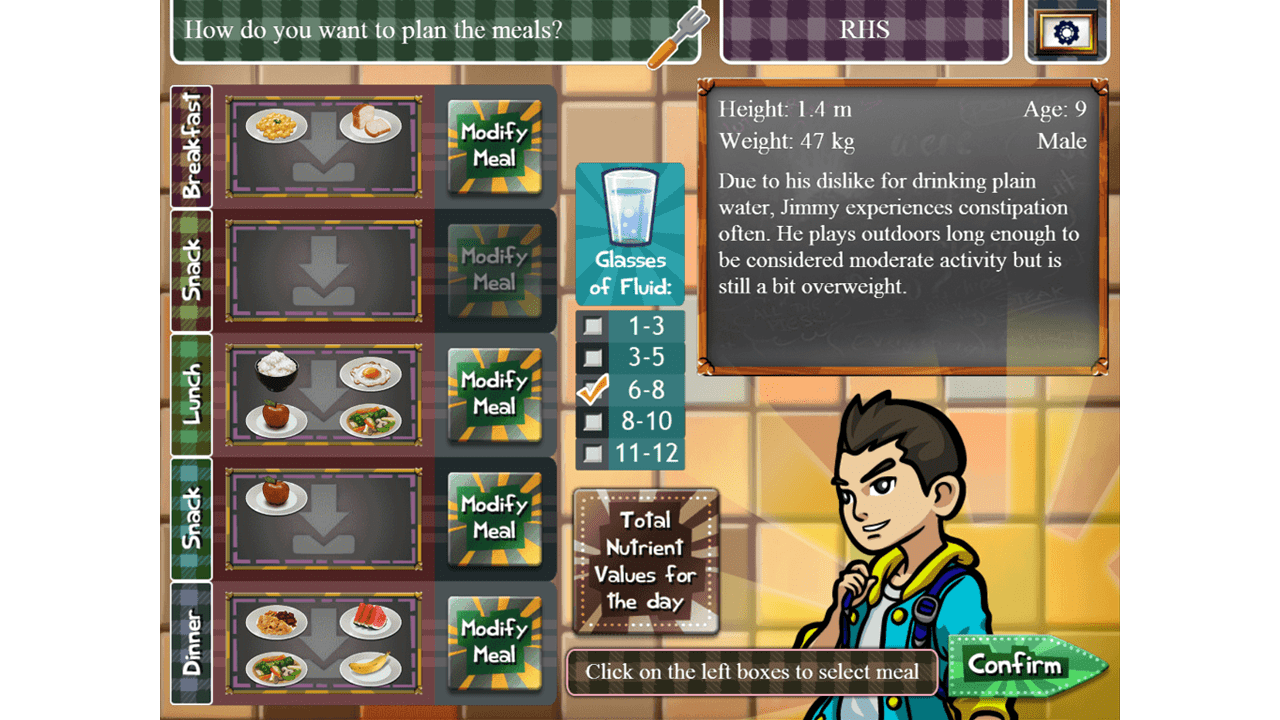This screenshot has height=720, width=1280.
Task: Modify the Lunch meal
Action: (x=494, y=394)
